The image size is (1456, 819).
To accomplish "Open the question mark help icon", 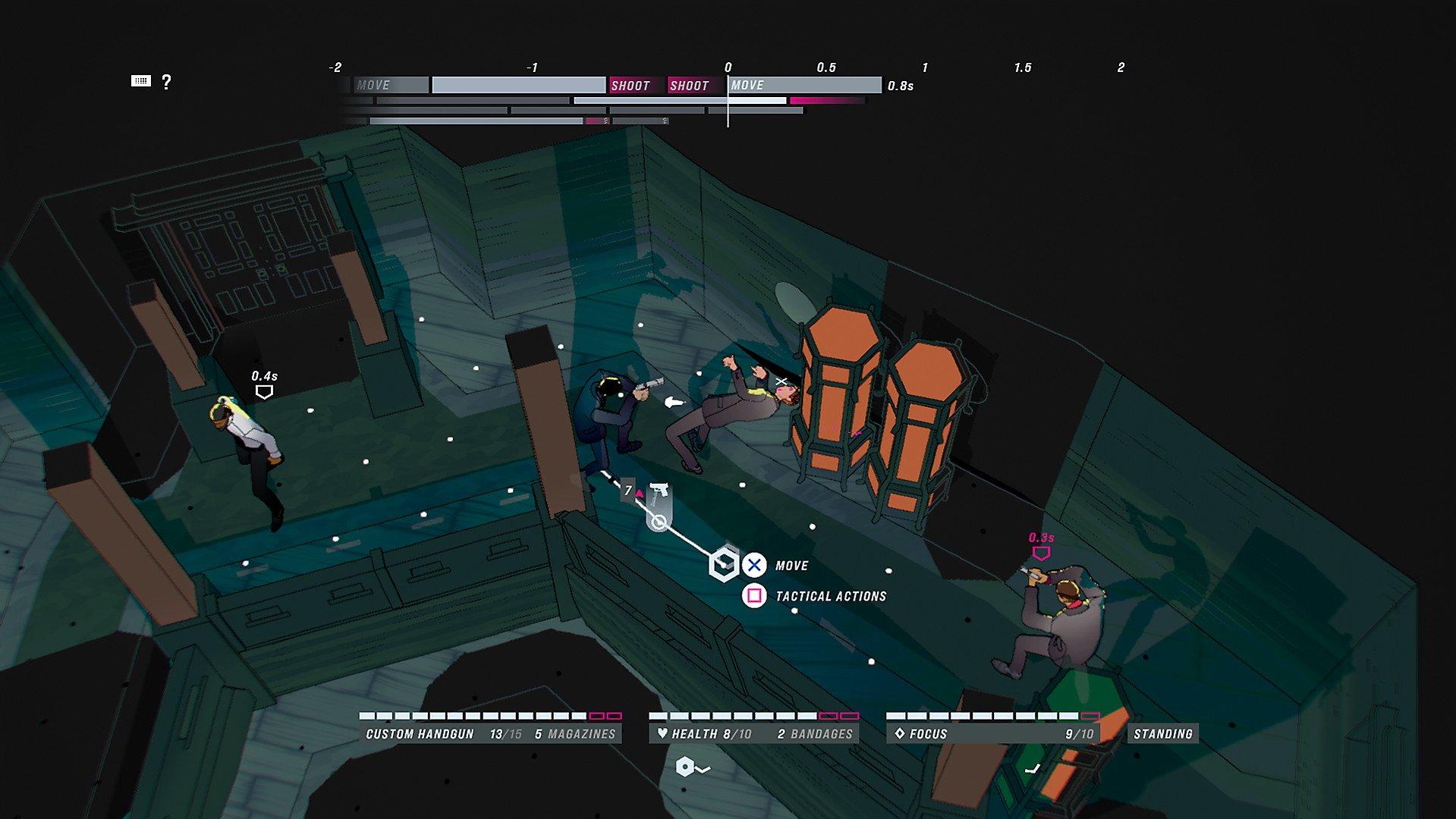I will [x=166, y=82].
